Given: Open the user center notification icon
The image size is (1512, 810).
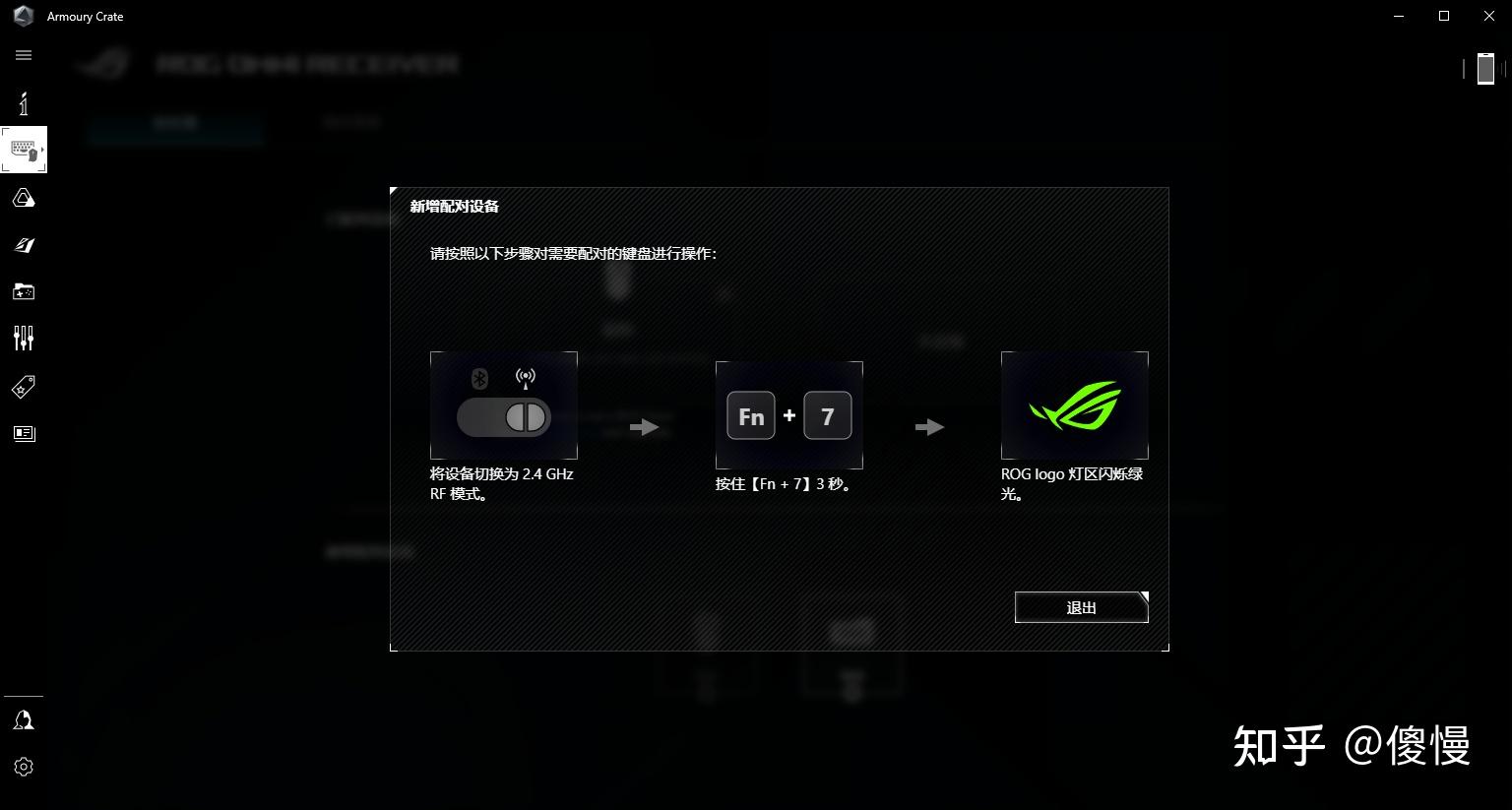Looking at the screenshot, I should click(24, 720).
